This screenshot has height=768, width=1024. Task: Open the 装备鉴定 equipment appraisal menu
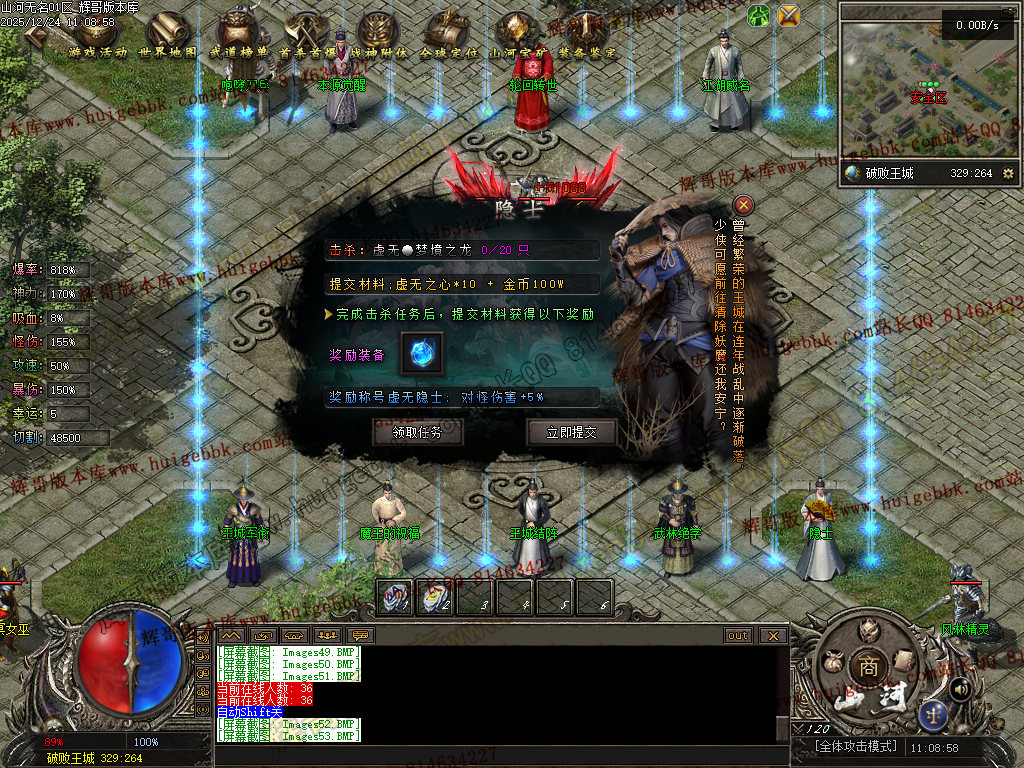click(x=587, y=38)
